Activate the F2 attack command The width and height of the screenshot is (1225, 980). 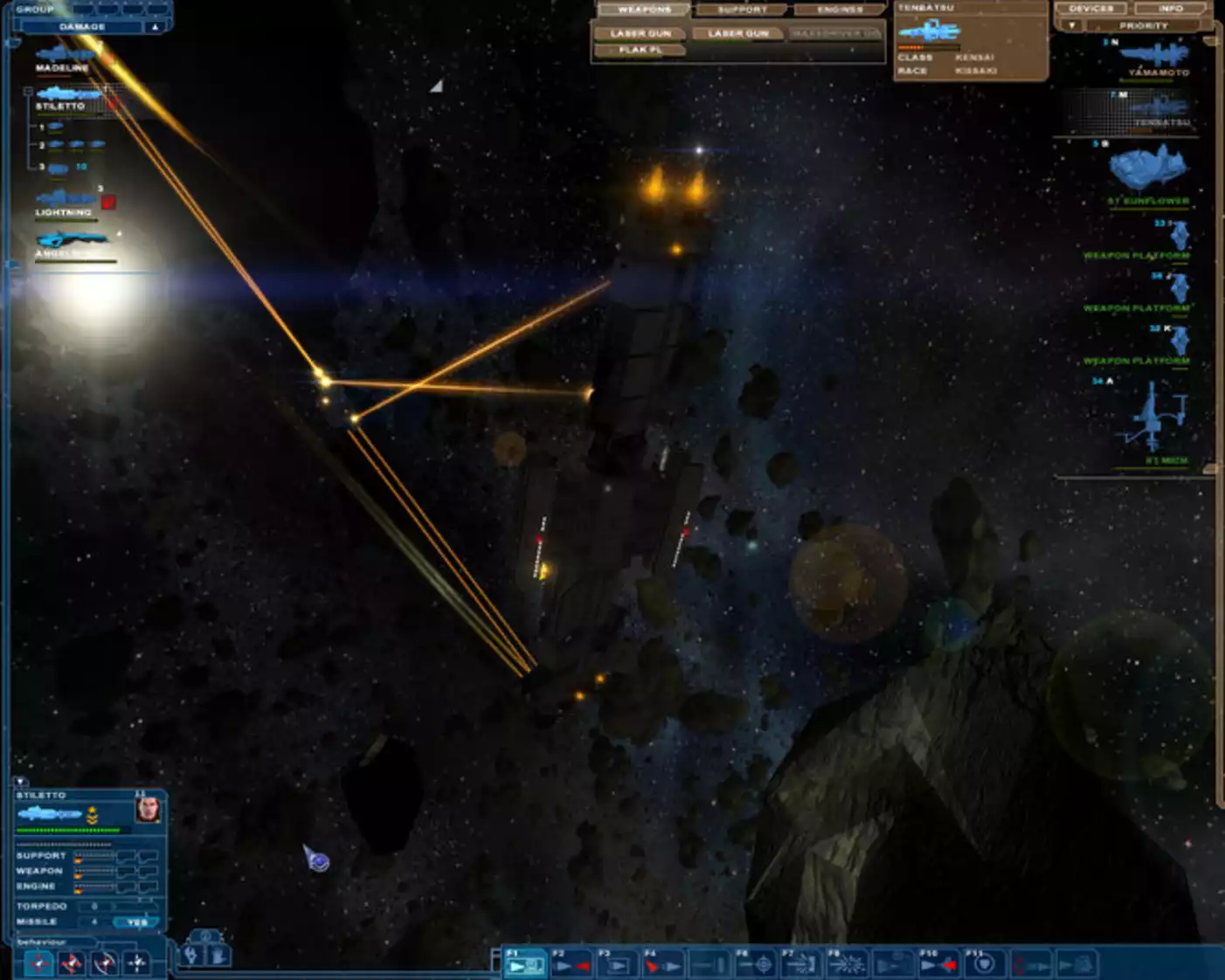pyautogui.click(x=571, y=964)
